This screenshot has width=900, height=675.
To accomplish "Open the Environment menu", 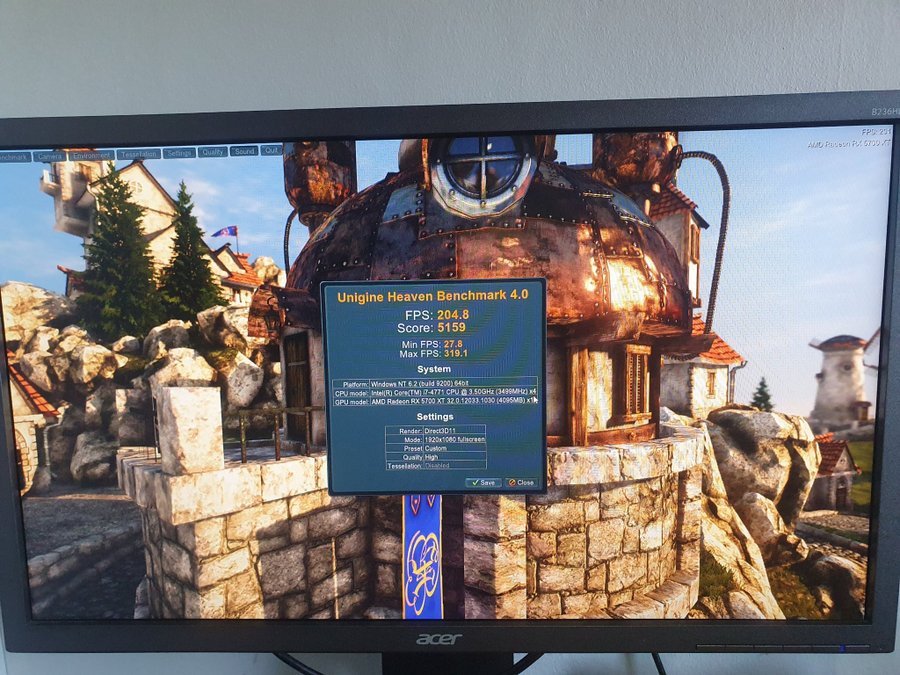I will (91, 155).
